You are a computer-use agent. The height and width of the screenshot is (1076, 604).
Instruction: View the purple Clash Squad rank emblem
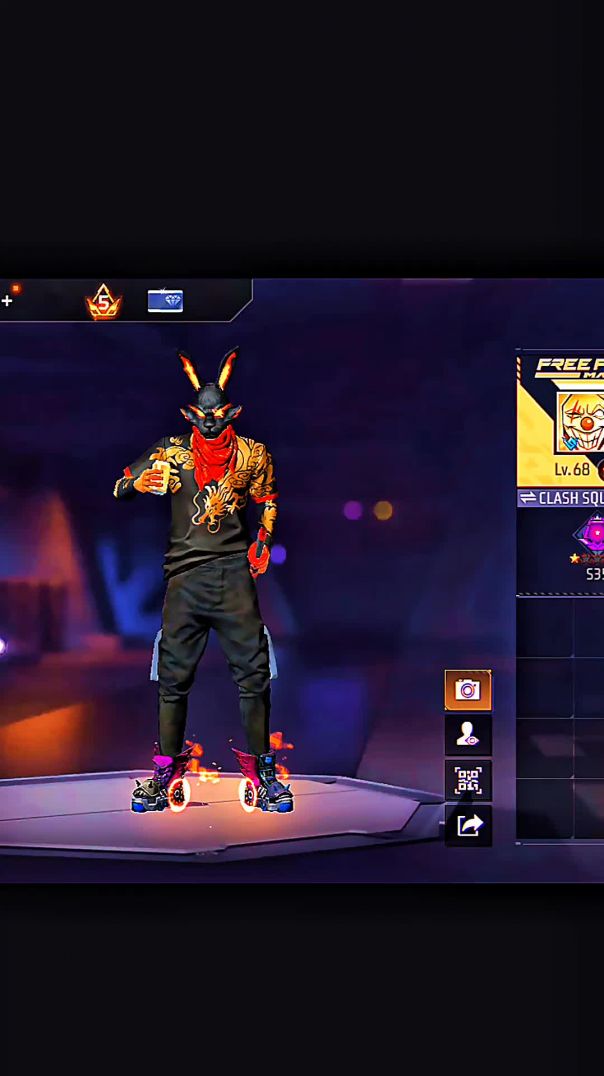pyautogui.click(x=592, y=535)
